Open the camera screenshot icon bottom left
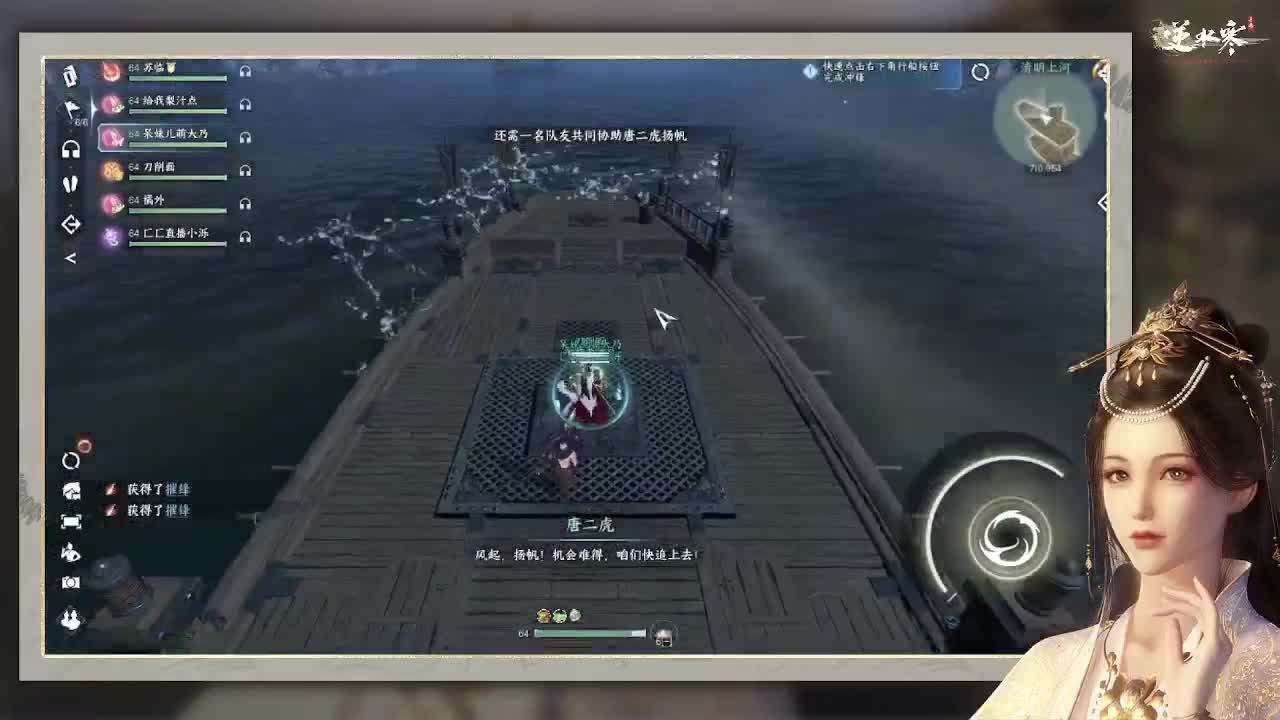This screenshot has width=1280, height=720. click(70, 583)
